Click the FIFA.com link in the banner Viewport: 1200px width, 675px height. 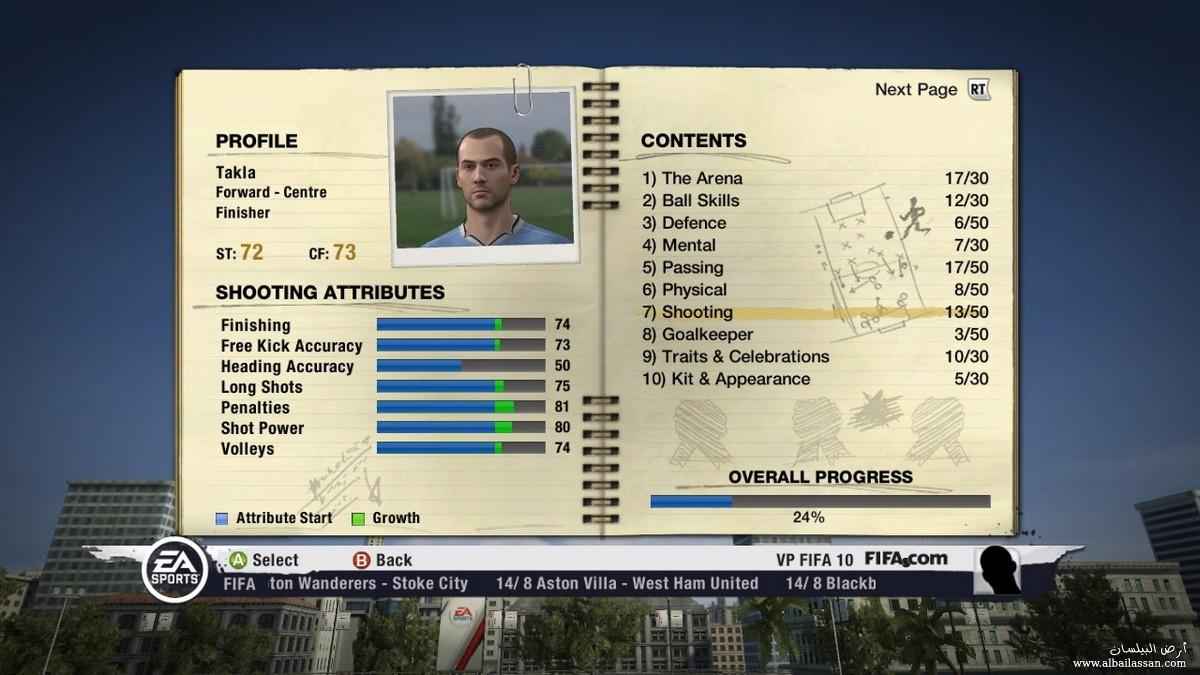(905, 559)
